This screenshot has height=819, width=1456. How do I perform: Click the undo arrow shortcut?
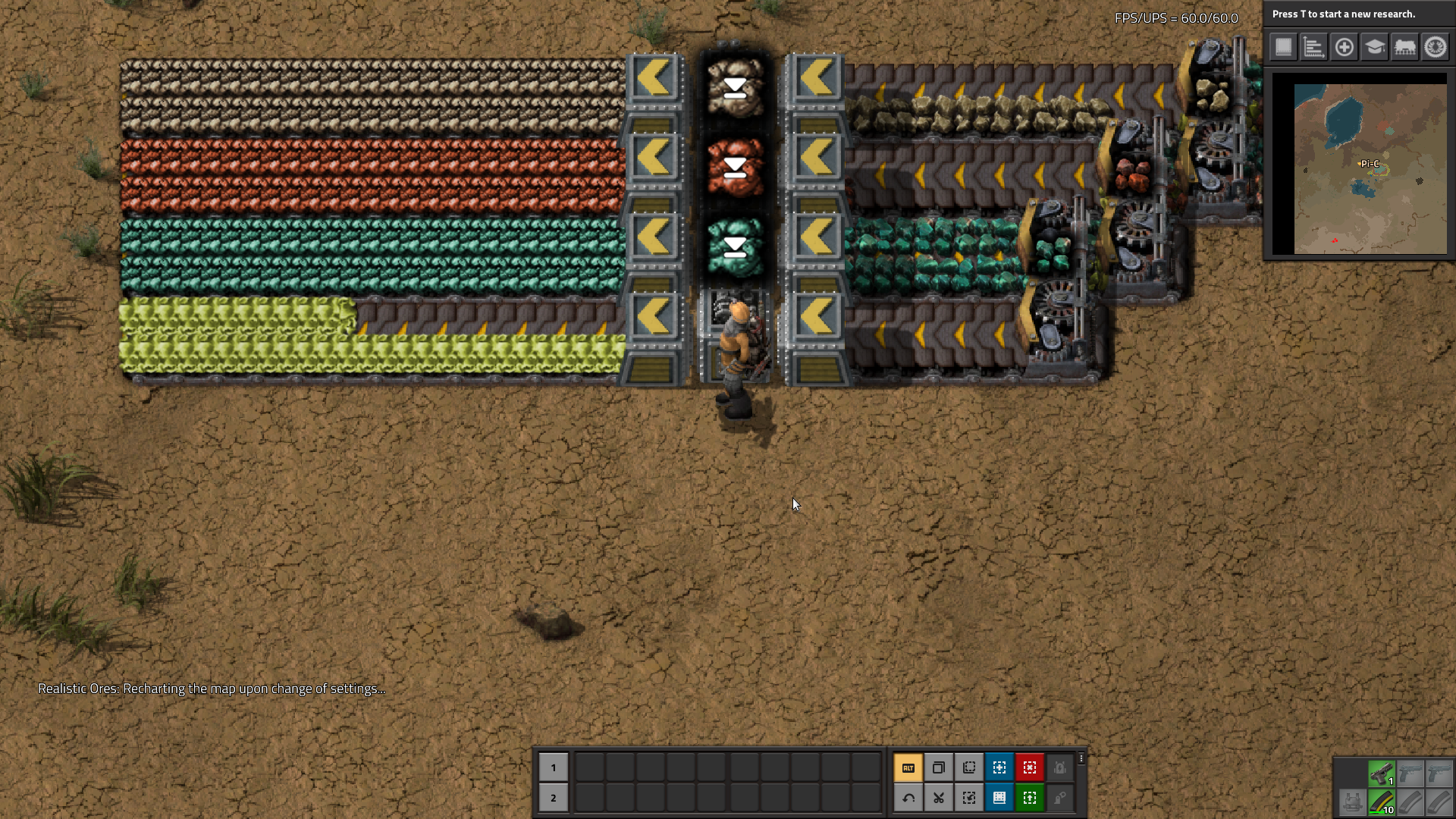pos(908,798)
